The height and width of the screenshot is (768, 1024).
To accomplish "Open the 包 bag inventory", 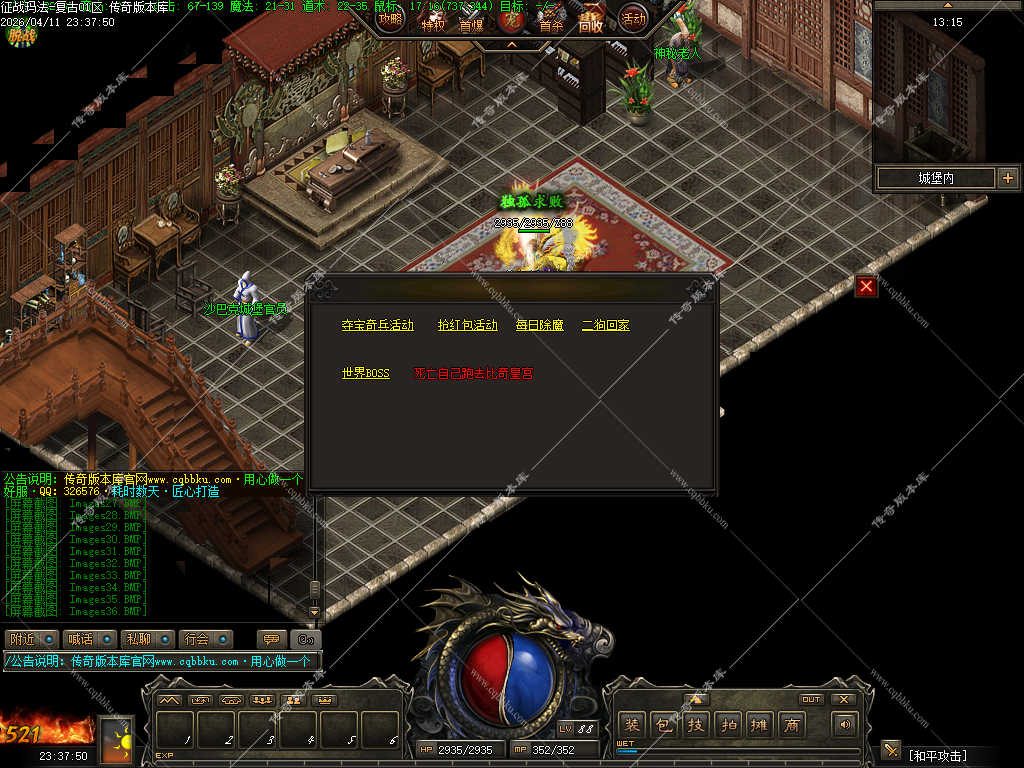I will coord(664,725).
